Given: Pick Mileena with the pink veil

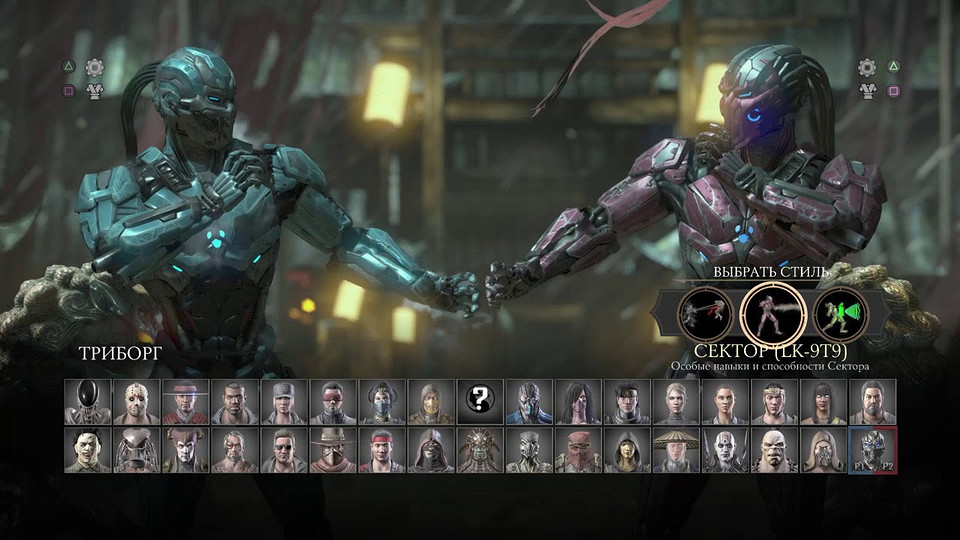Looking at the screenshot, I should [x=578, y=402].
